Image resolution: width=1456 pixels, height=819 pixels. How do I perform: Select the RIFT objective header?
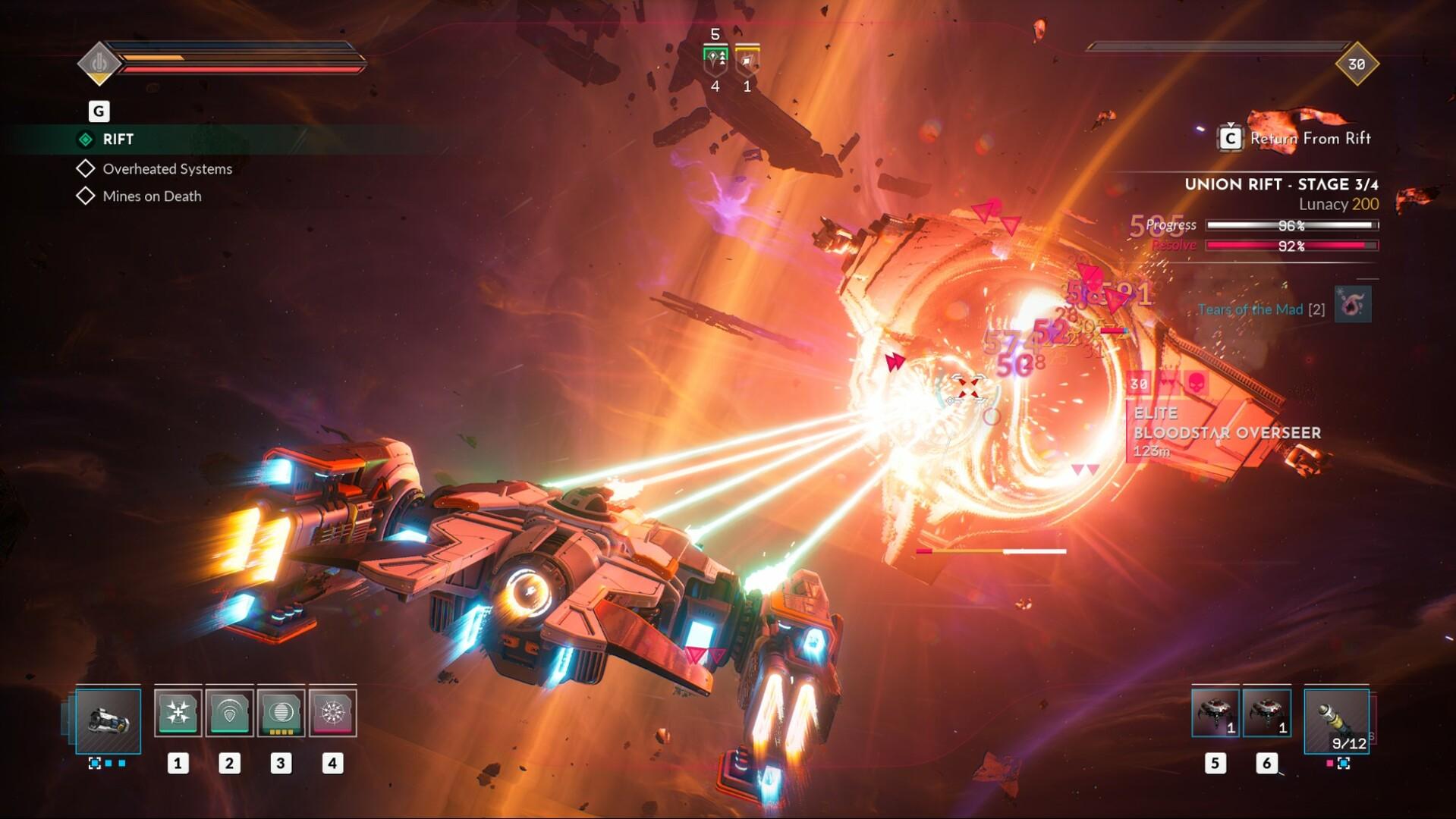(x=118, y=139)
